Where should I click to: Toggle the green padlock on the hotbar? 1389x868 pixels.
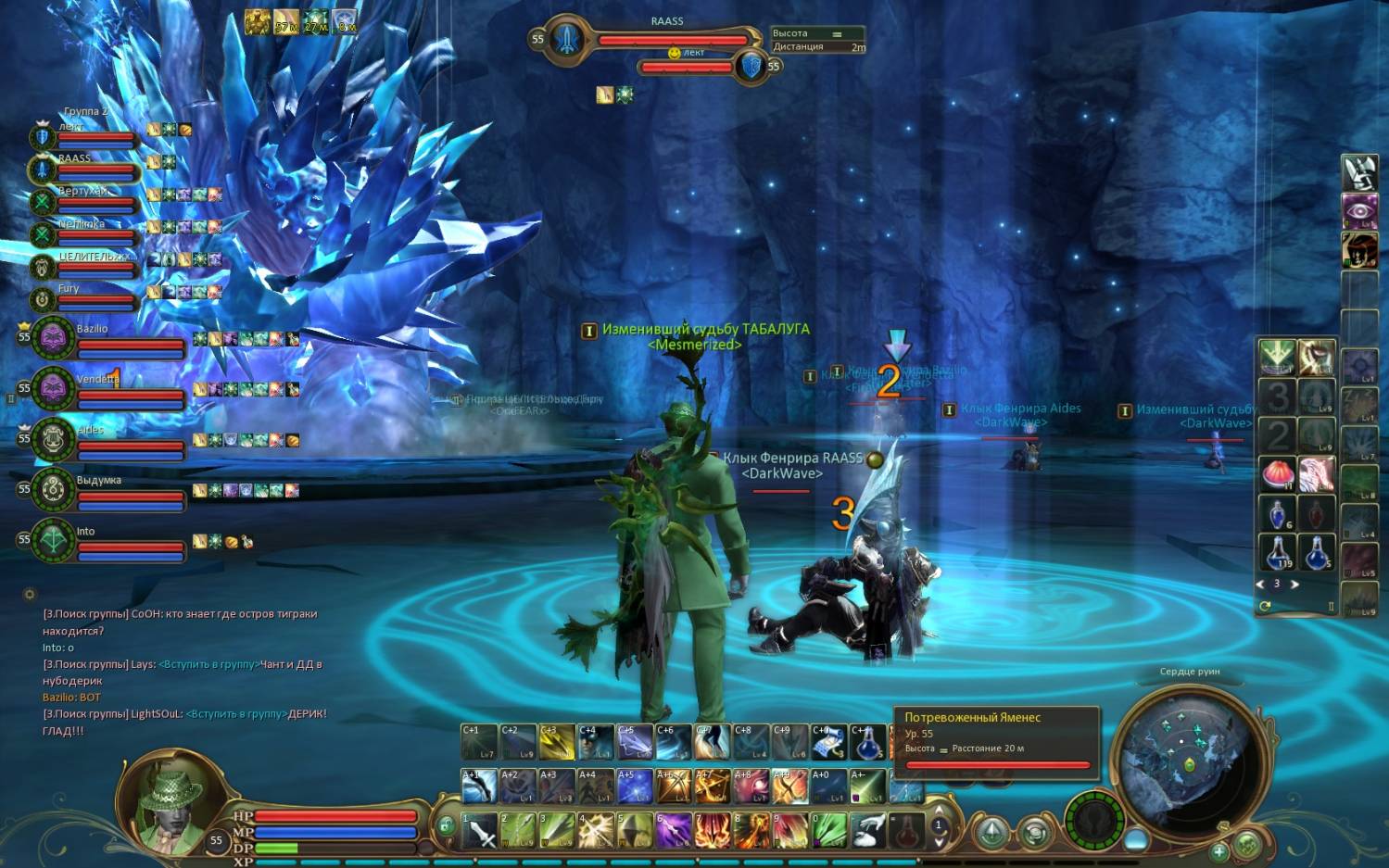pyautogui.click(x=447, y=825)
